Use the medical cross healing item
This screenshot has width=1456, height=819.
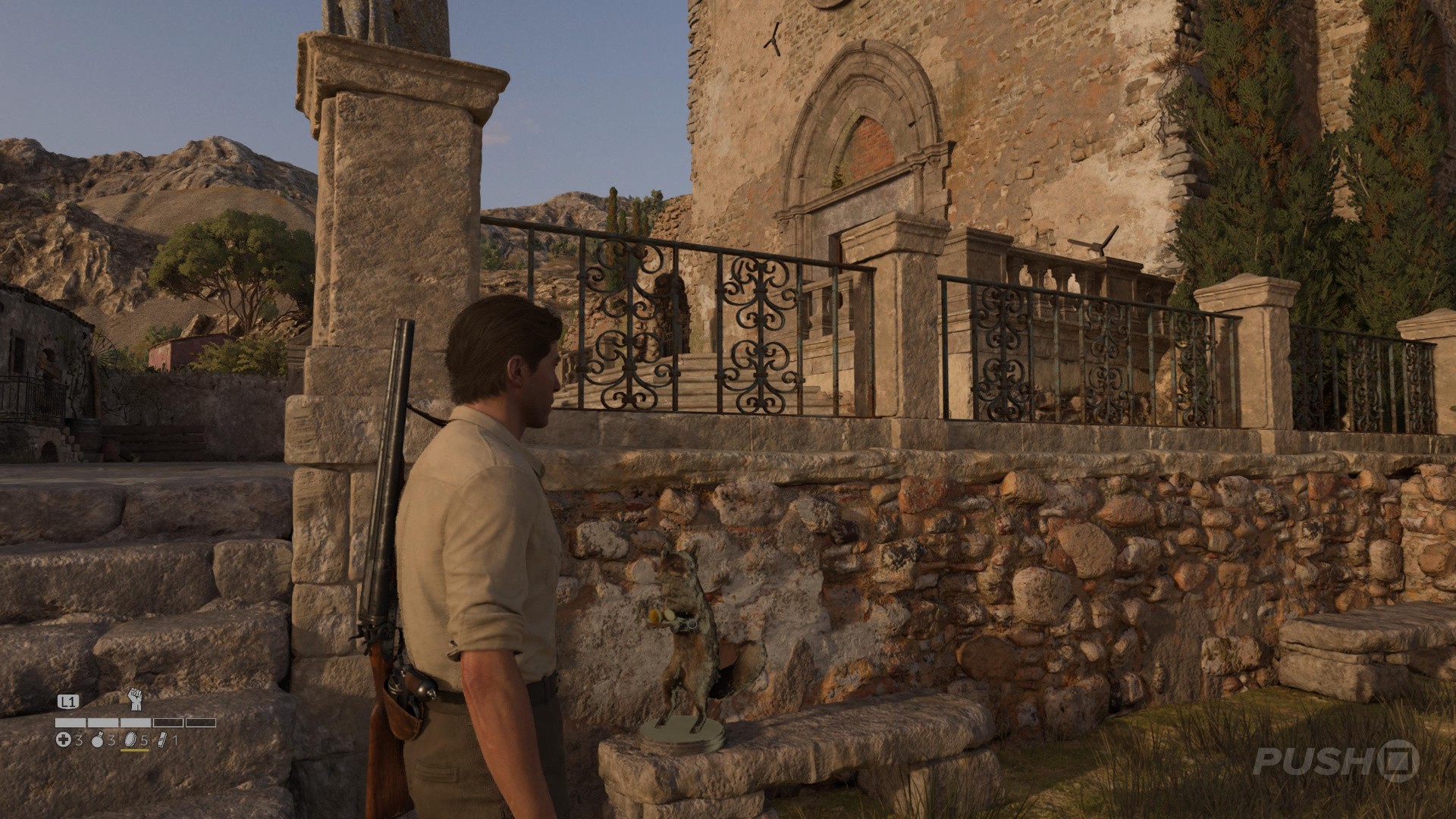coord(64,740)
